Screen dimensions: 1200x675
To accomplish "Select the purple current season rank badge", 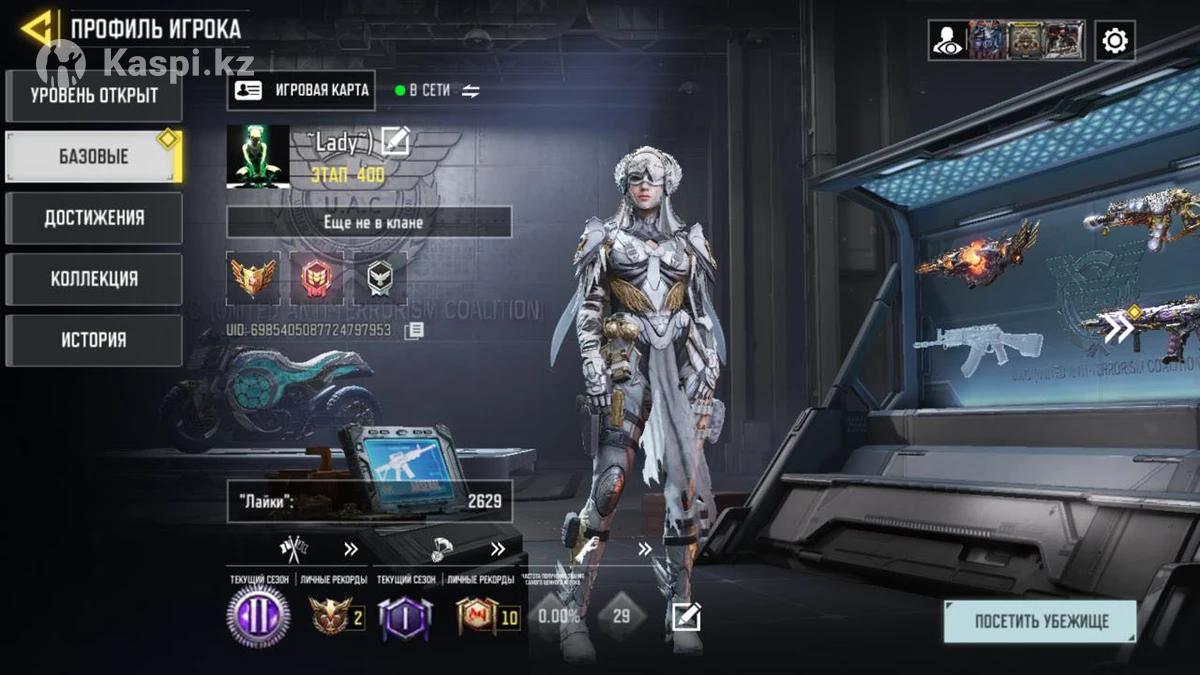I will 258,615.
